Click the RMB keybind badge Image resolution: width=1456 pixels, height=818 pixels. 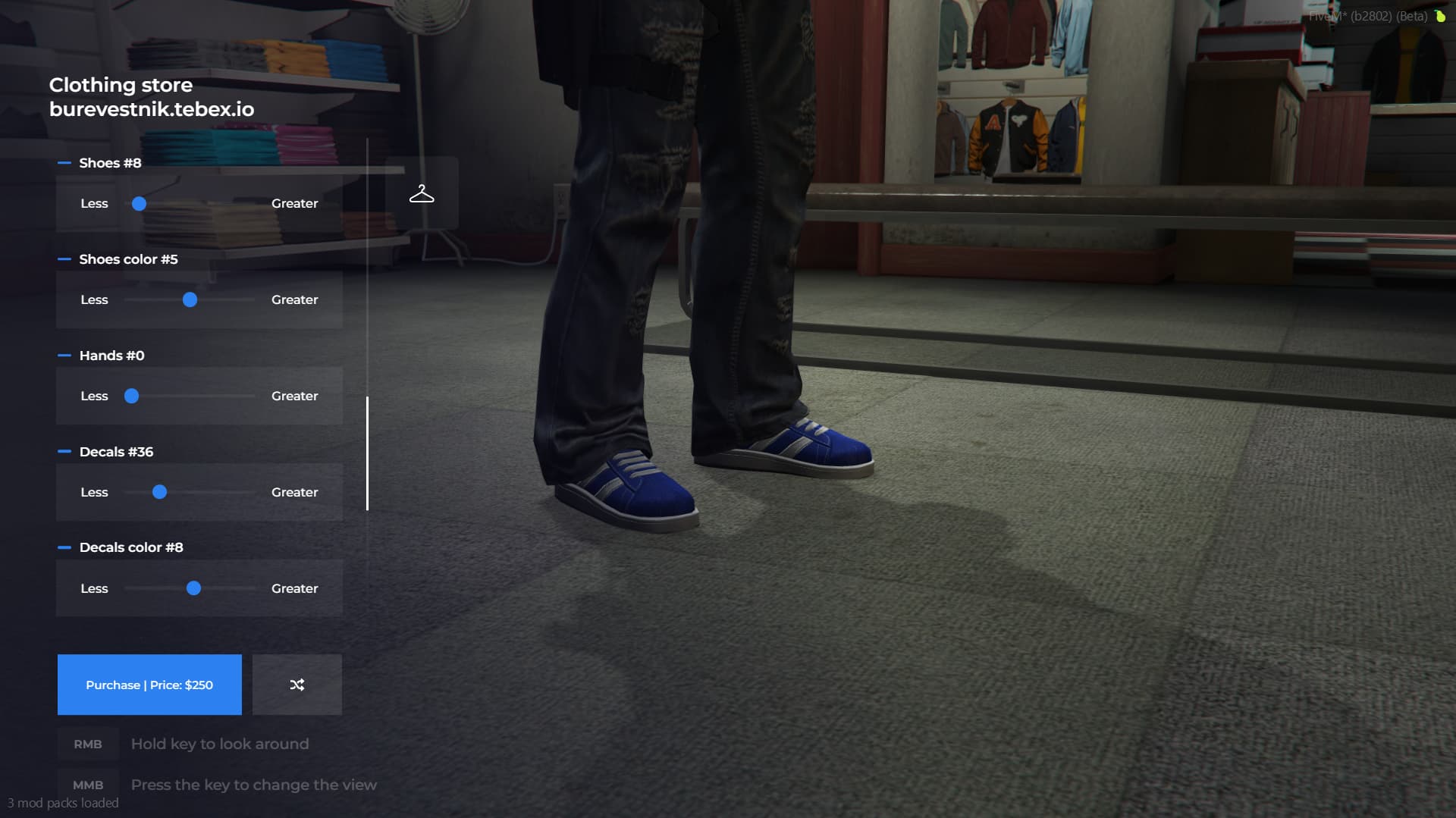87,744
